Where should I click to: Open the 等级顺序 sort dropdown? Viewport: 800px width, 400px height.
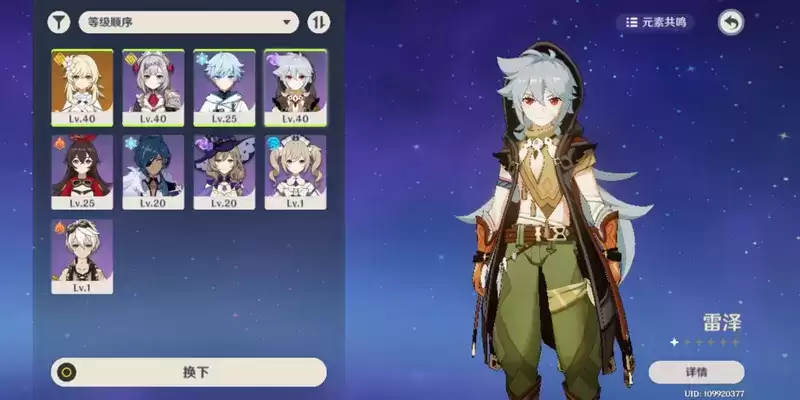point(189,22)
